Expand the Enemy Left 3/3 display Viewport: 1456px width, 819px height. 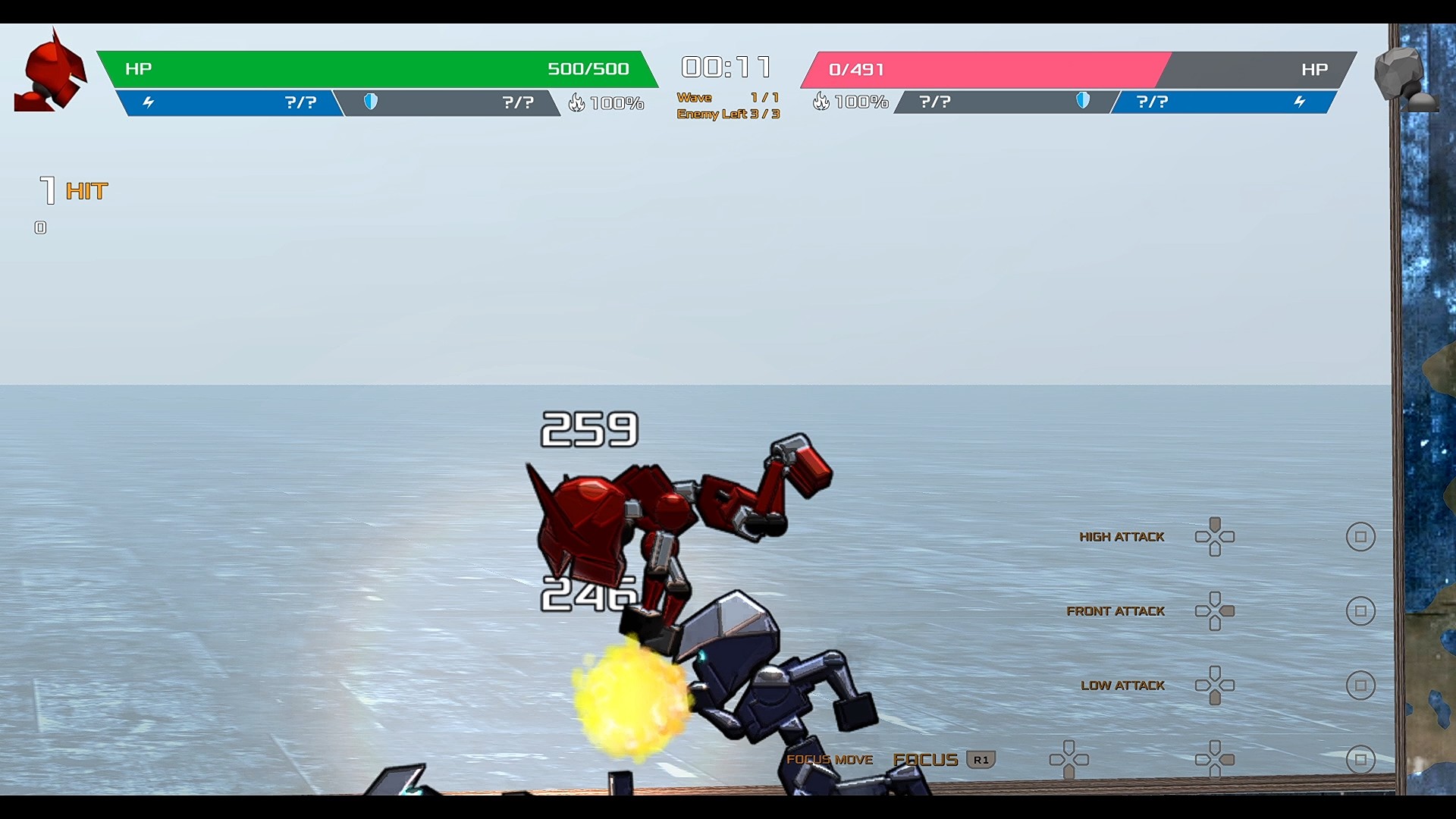click(x=726, y=115)
